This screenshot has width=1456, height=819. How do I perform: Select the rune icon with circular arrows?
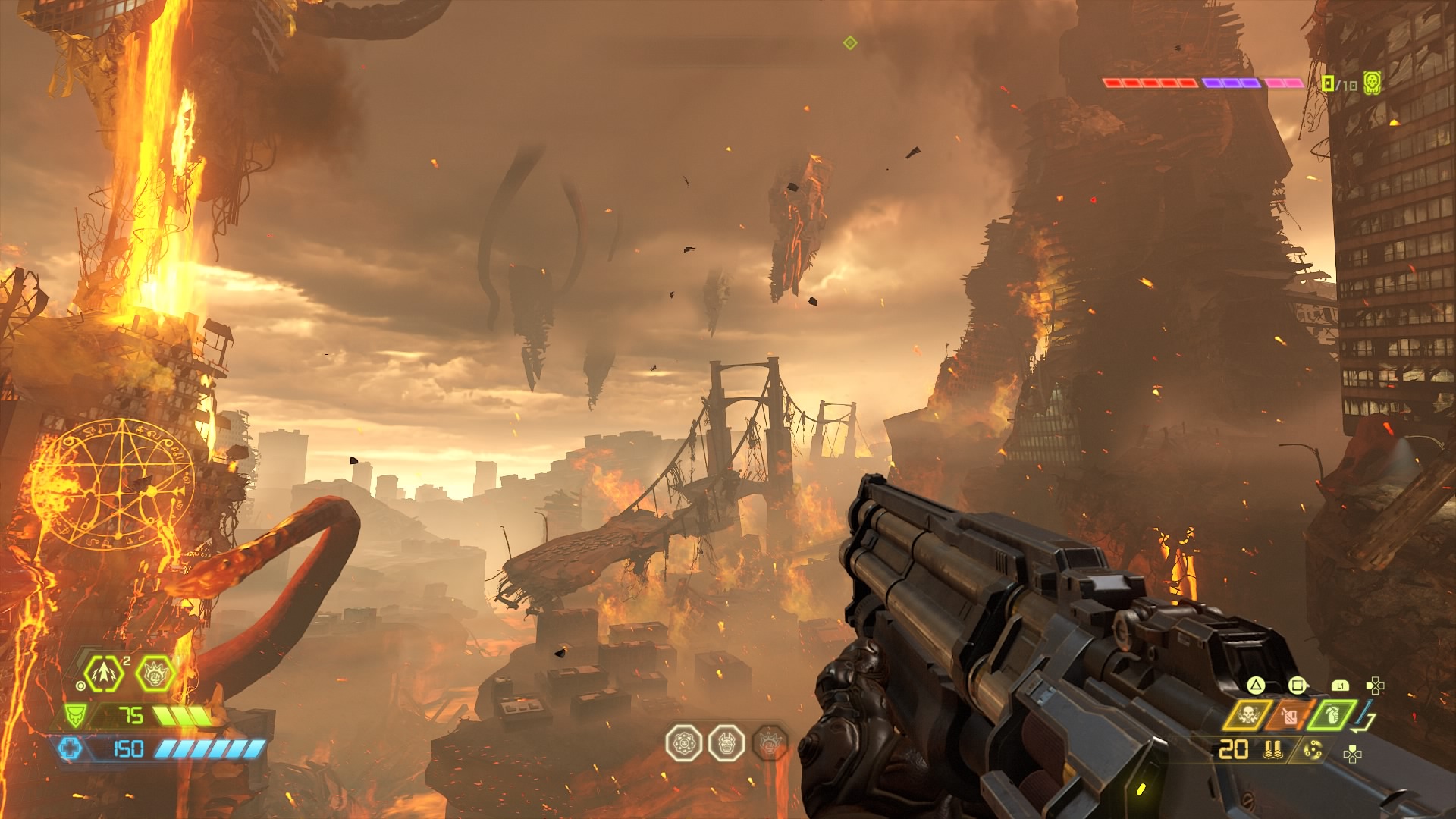[683, 742]
